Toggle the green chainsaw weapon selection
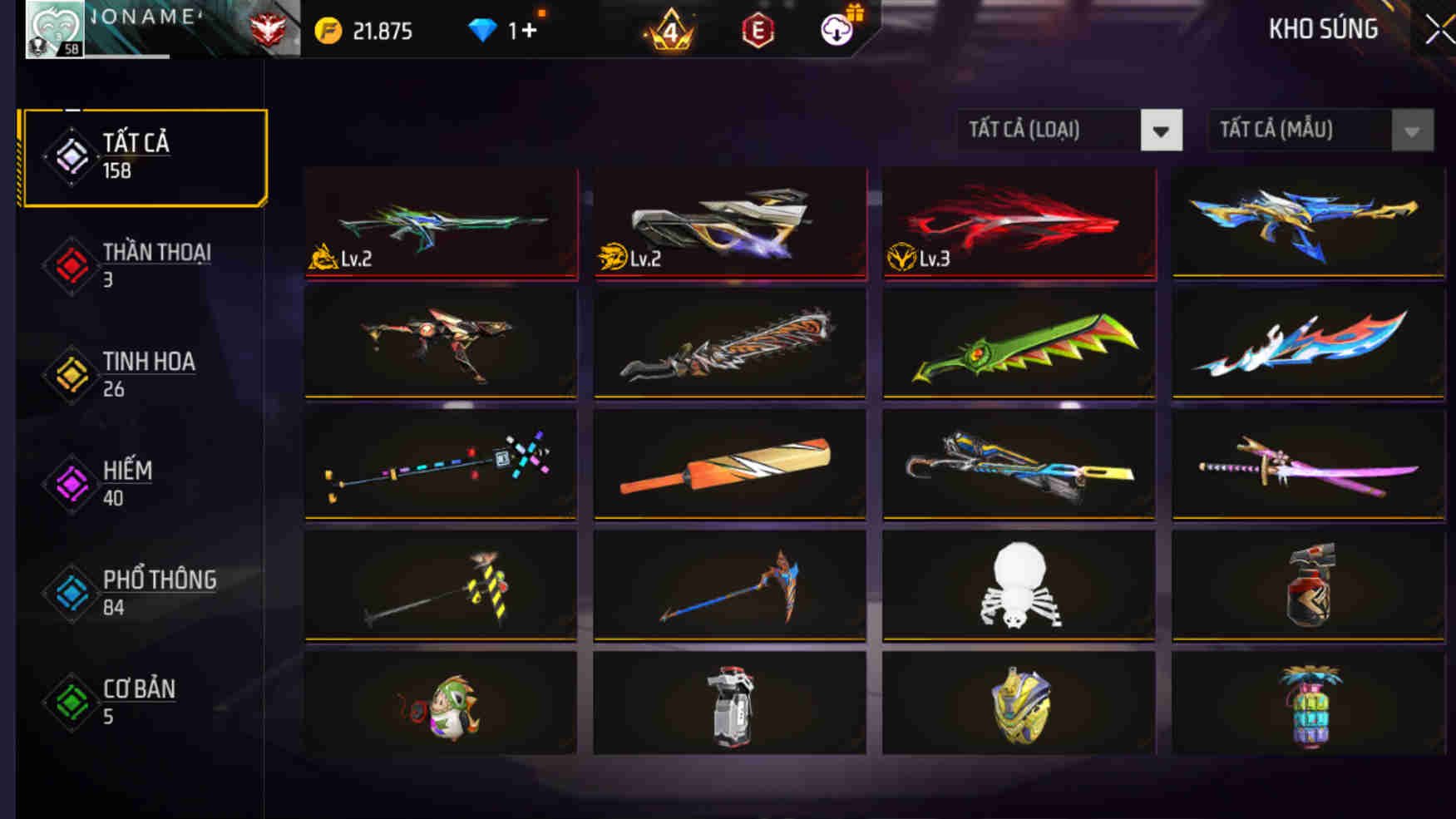 1018,343
